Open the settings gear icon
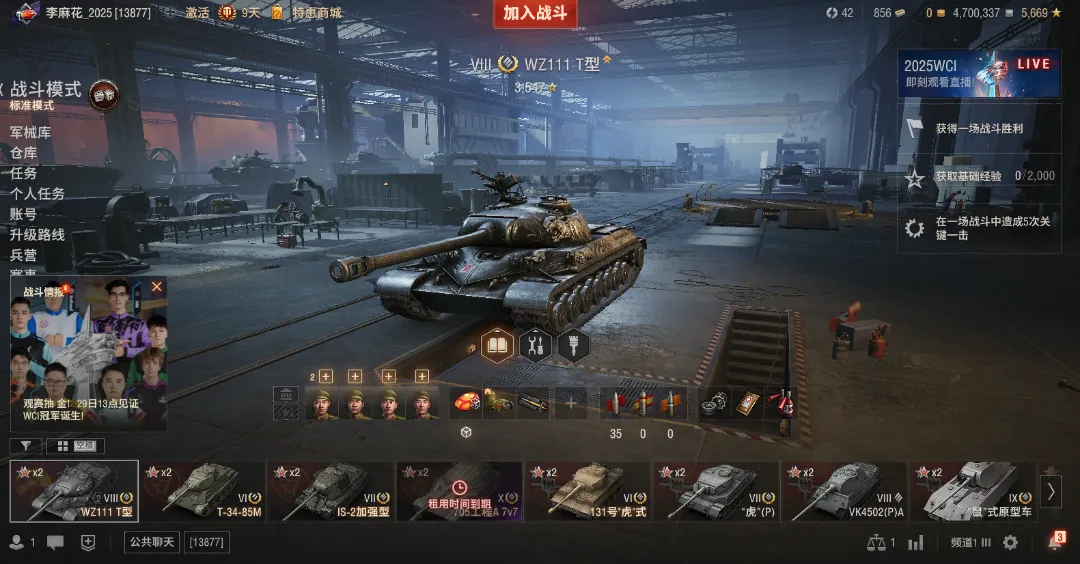Viewport: 1080px width, 564px height. pyautogui.click(x=1010, y=542)
